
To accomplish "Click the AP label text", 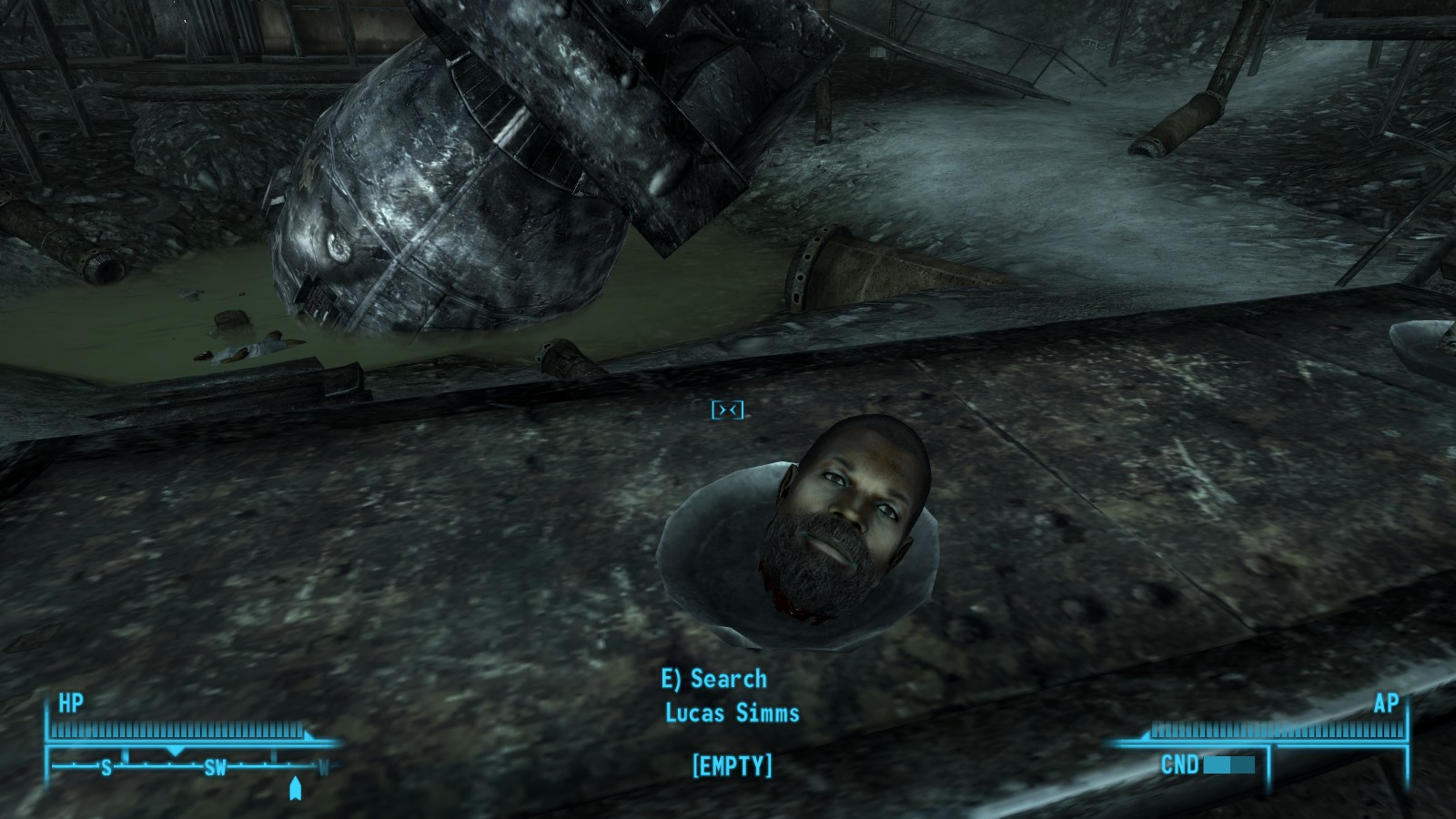I will [x=1389, y=703].
